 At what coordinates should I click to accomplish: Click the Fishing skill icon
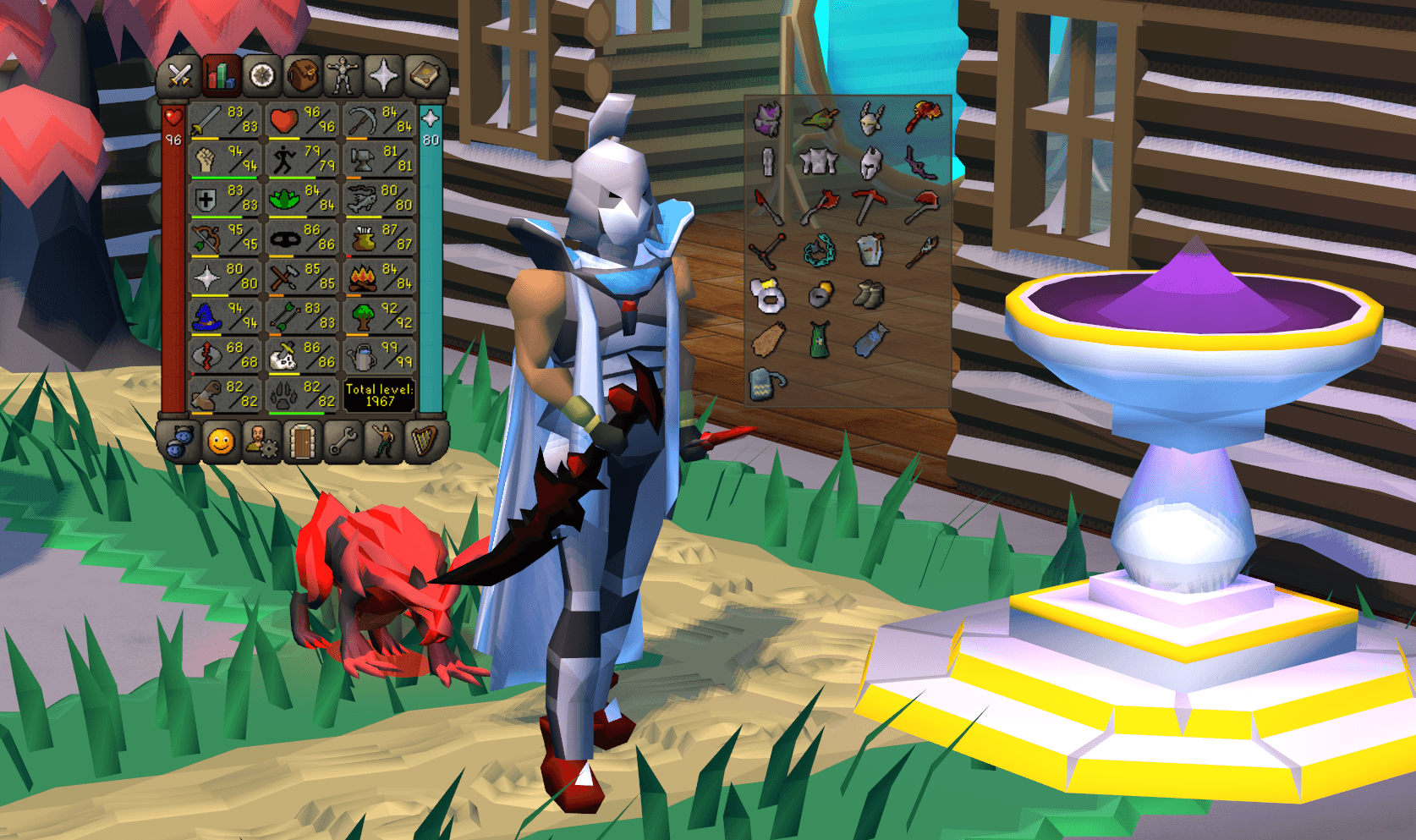[x=362, y=199]
